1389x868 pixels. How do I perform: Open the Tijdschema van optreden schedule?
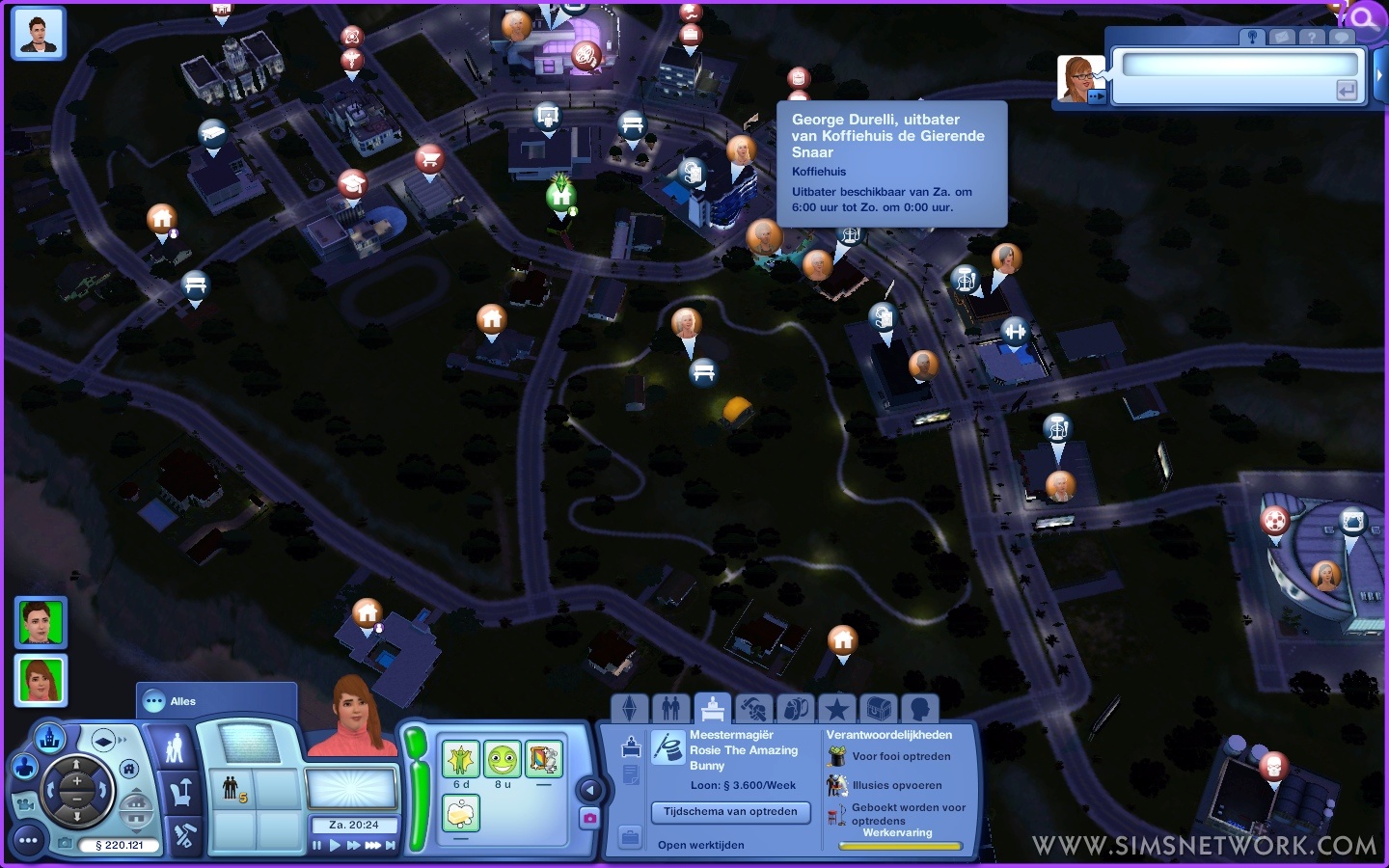730,812
